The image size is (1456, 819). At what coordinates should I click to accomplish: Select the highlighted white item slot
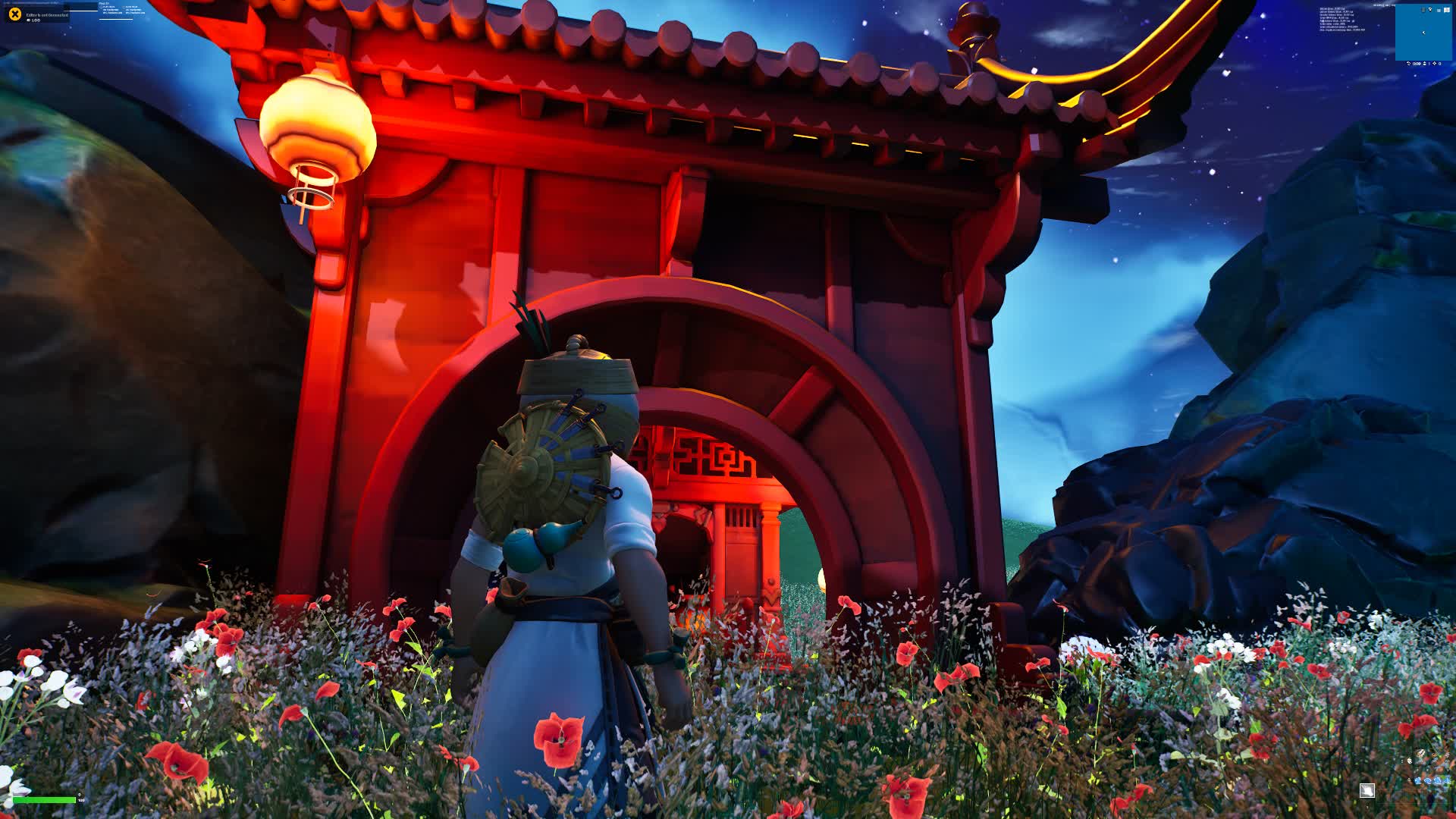1367,790
